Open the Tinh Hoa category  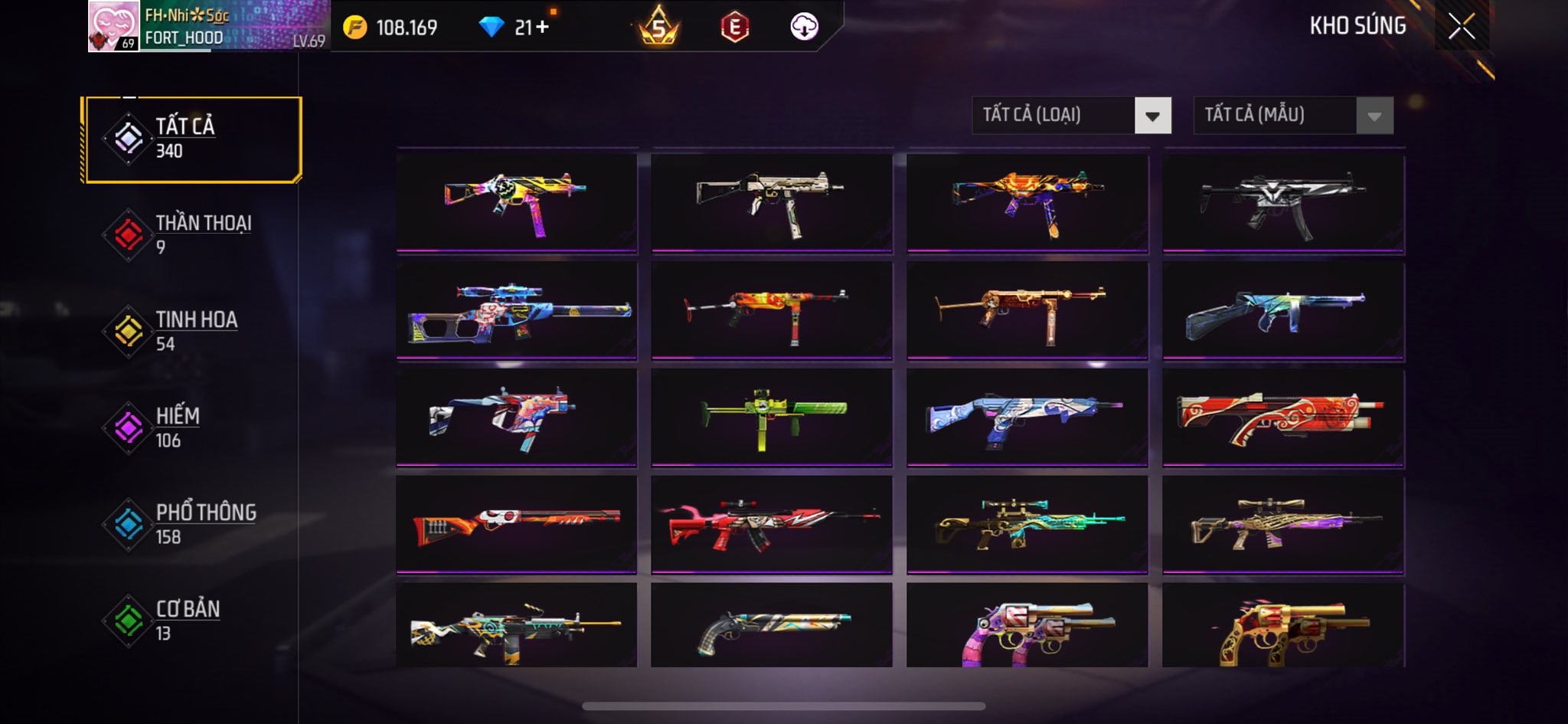pos(191,331)
